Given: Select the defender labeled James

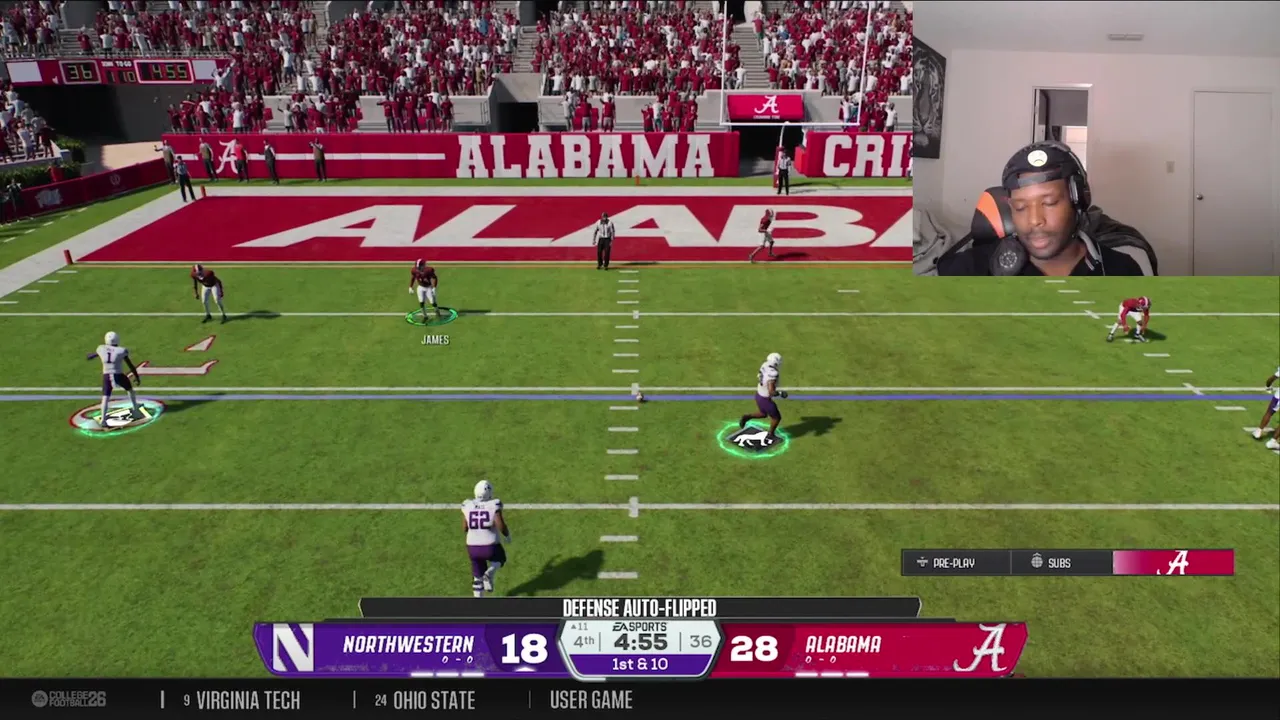Looking at the screenshot, I should point(425,290).
